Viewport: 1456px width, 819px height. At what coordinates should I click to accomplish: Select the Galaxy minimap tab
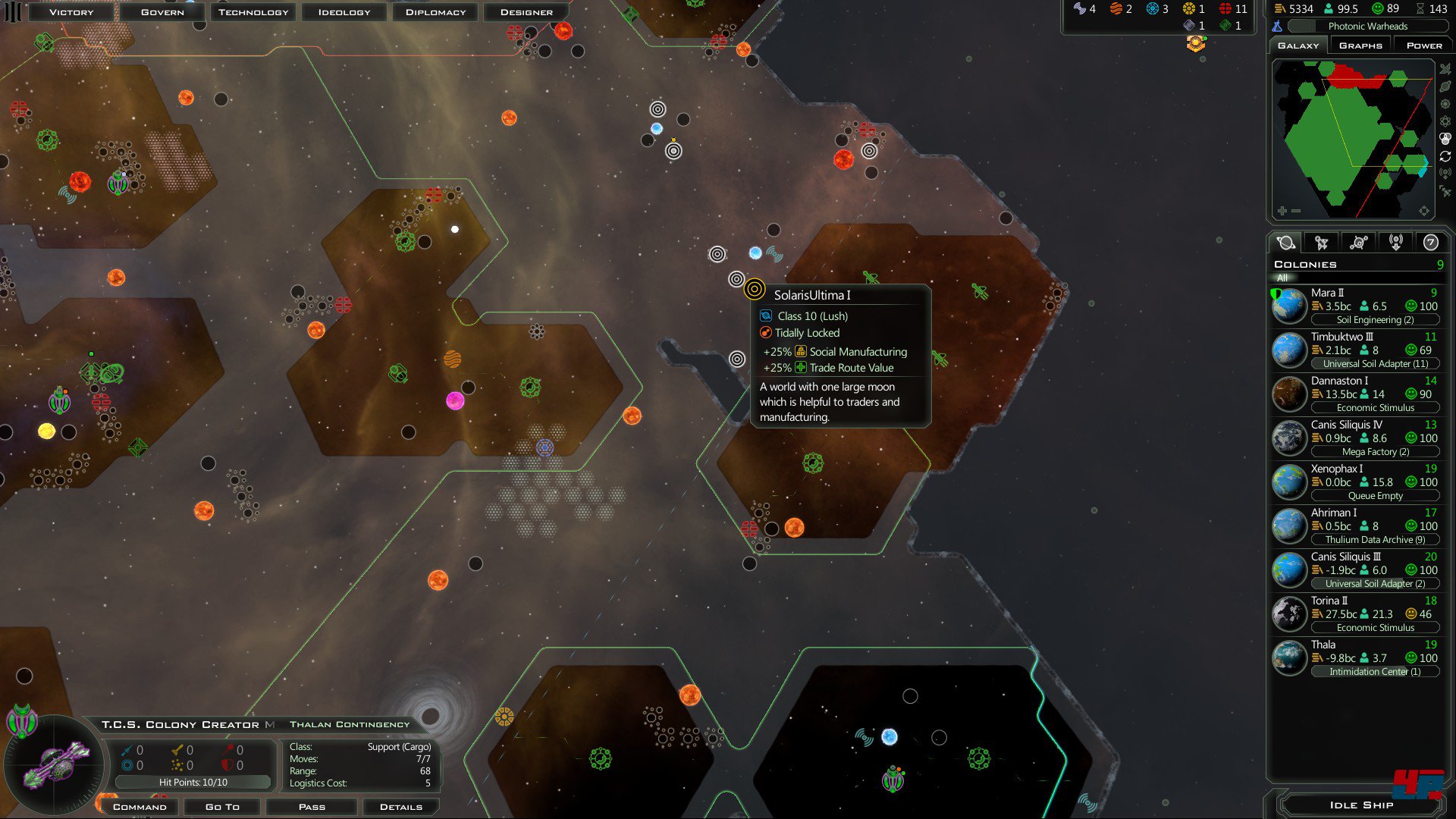pos(1298,45)
